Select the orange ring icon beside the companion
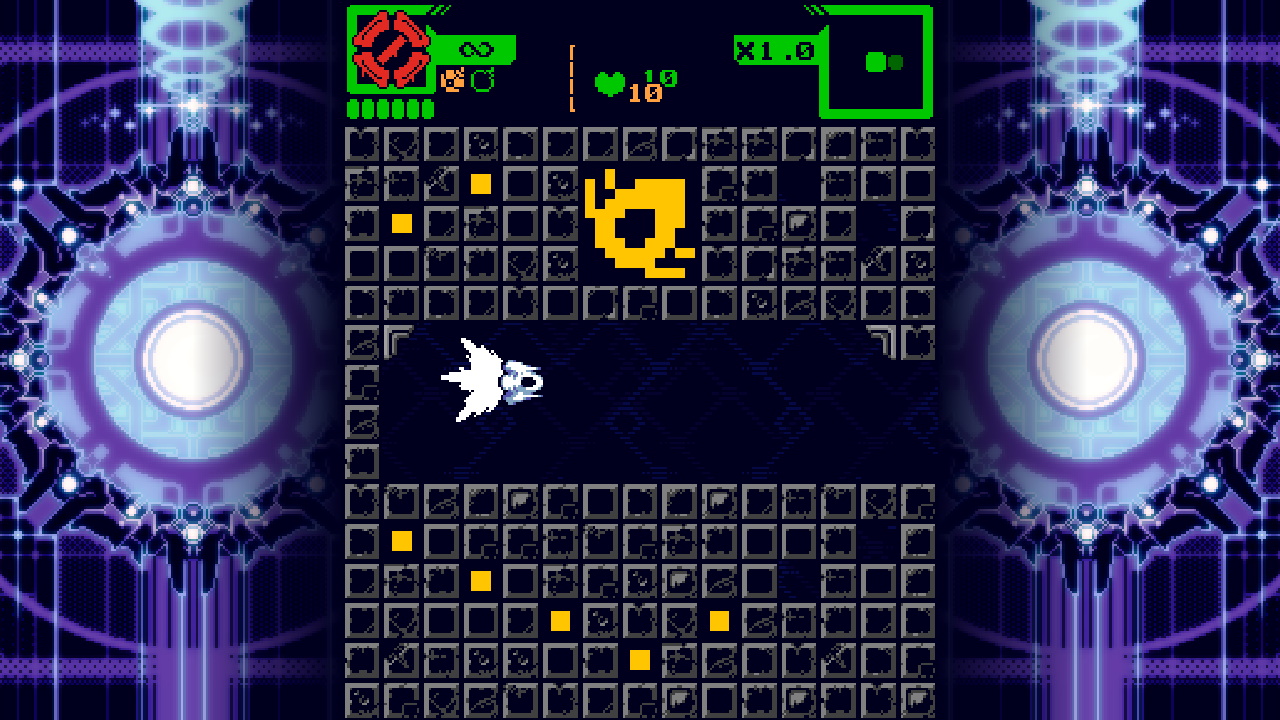The height and width of the screenshot is (720, 1280). coord(481,77)
